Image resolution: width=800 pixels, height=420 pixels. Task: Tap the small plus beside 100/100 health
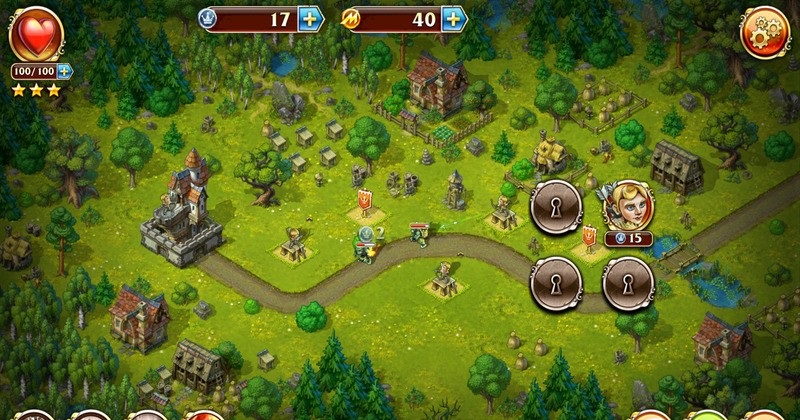[x=65, y=72]
